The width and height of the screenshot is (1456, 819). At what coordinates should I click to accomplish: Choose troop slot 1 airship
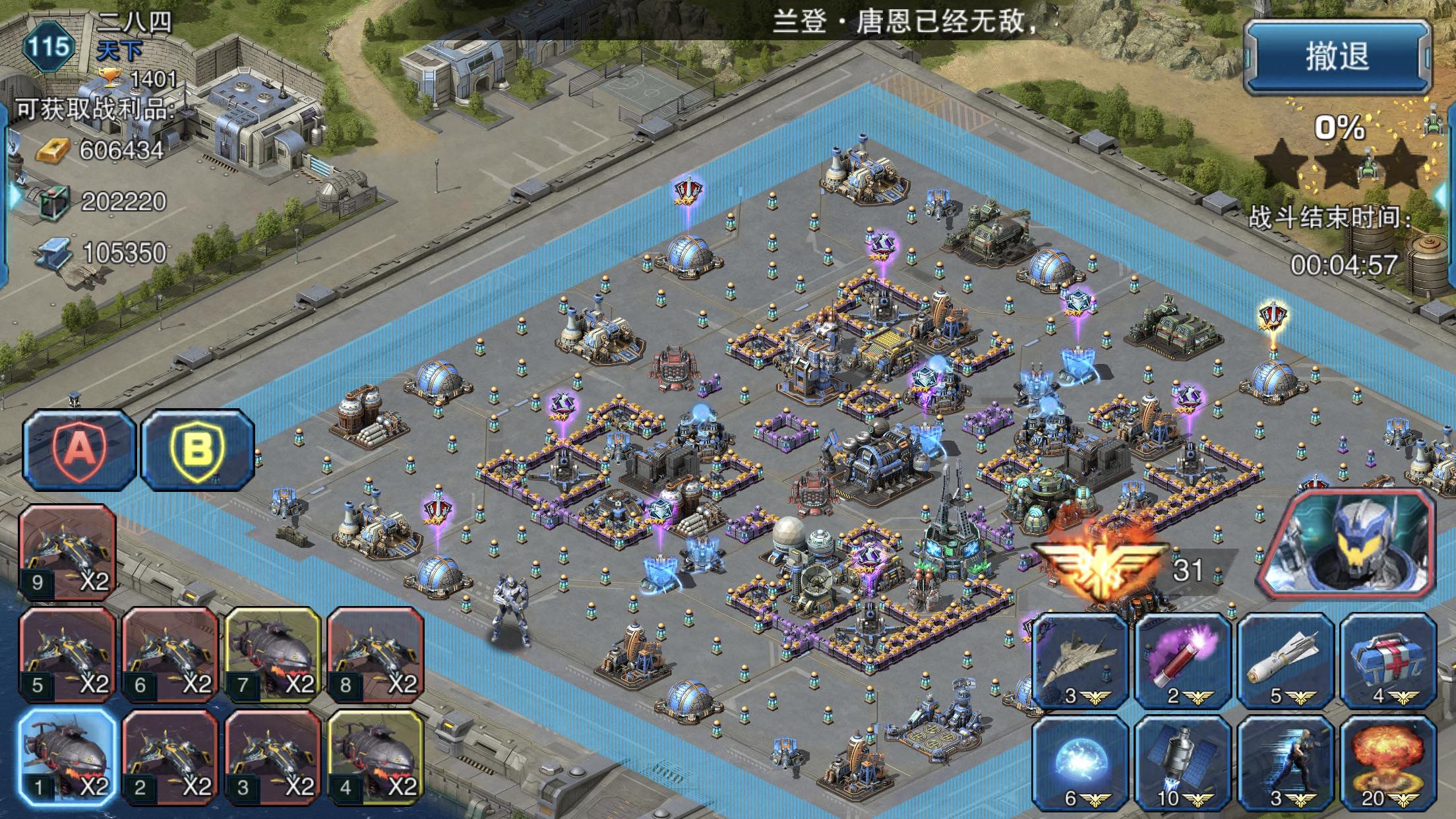[x=67, y=758]
